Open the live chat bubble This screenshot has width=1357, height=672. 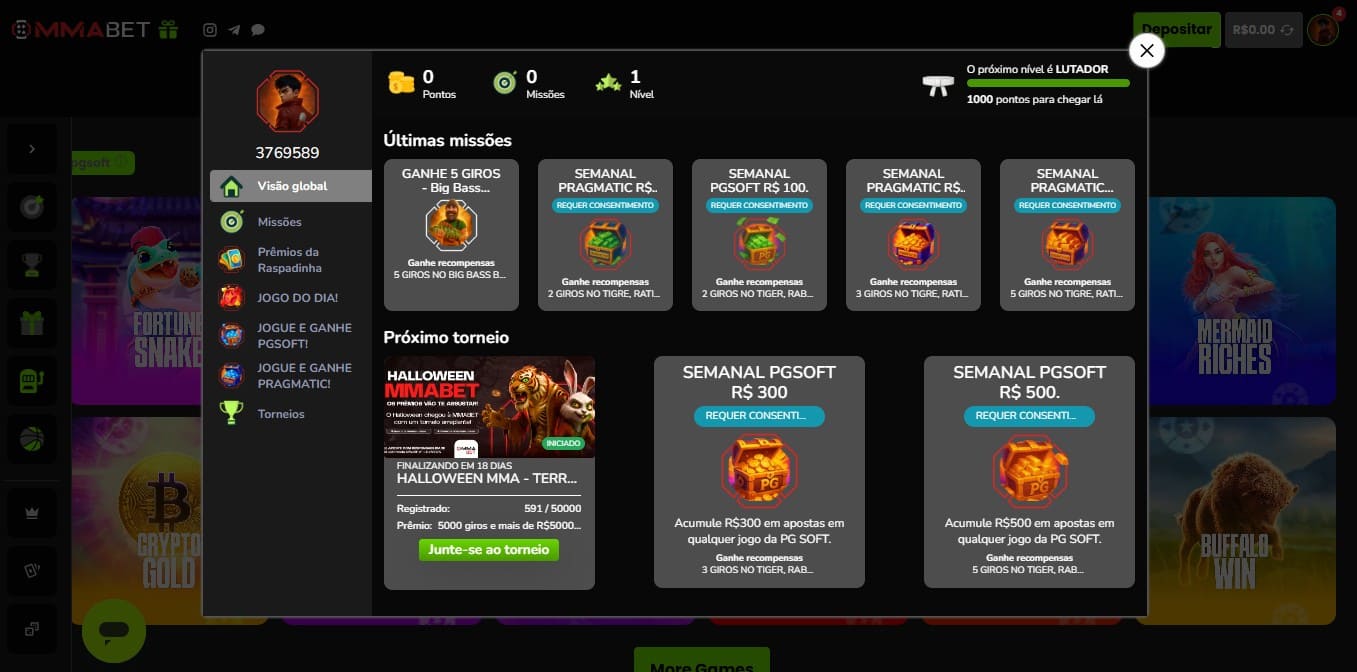(x=114, y=631)
